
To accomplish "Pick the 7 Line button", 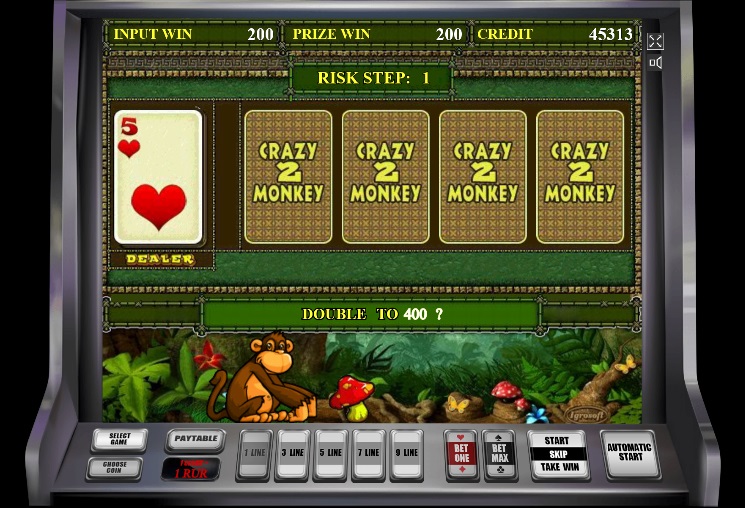I will point(368,455).
